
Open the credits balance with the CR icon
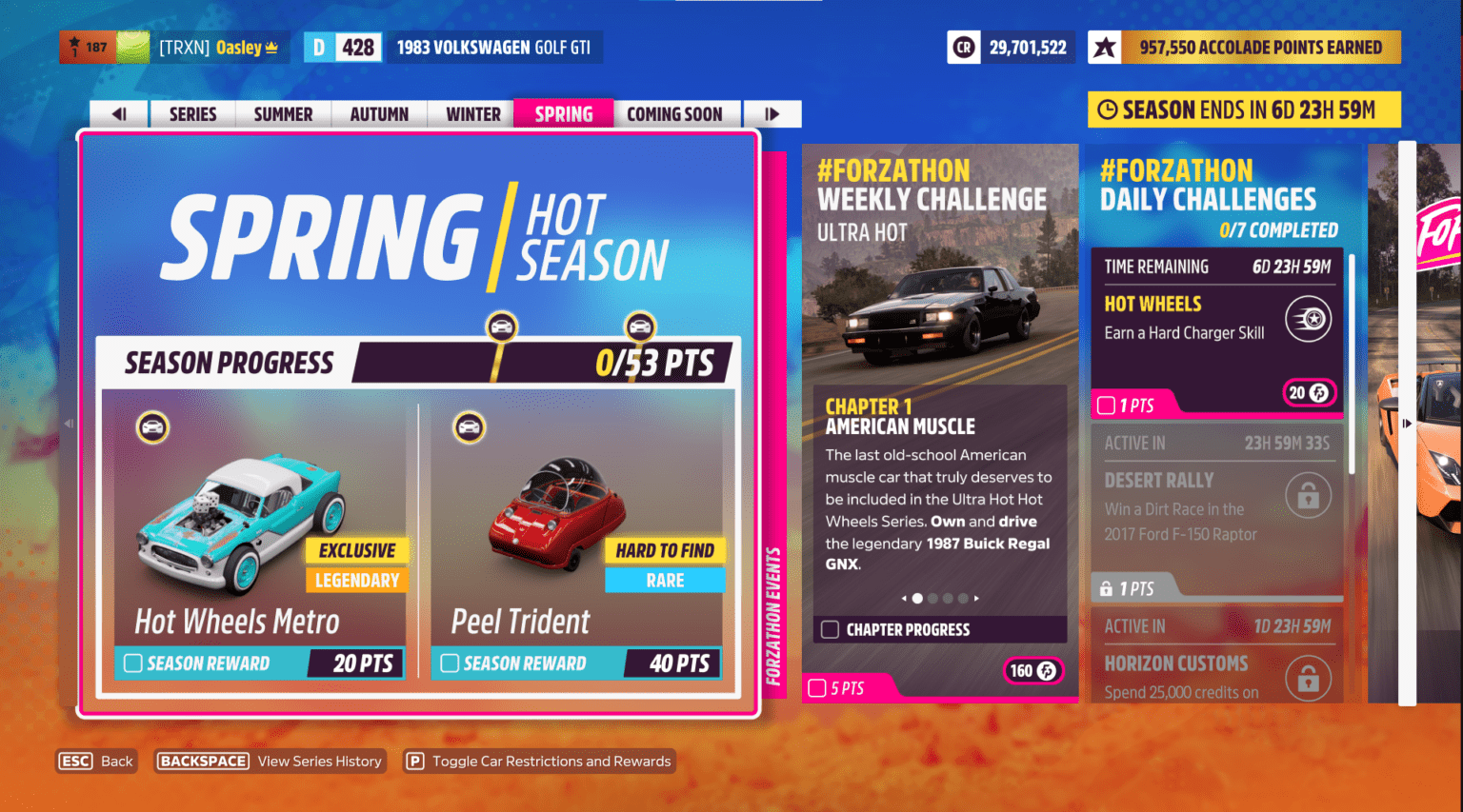coord(963,46)
